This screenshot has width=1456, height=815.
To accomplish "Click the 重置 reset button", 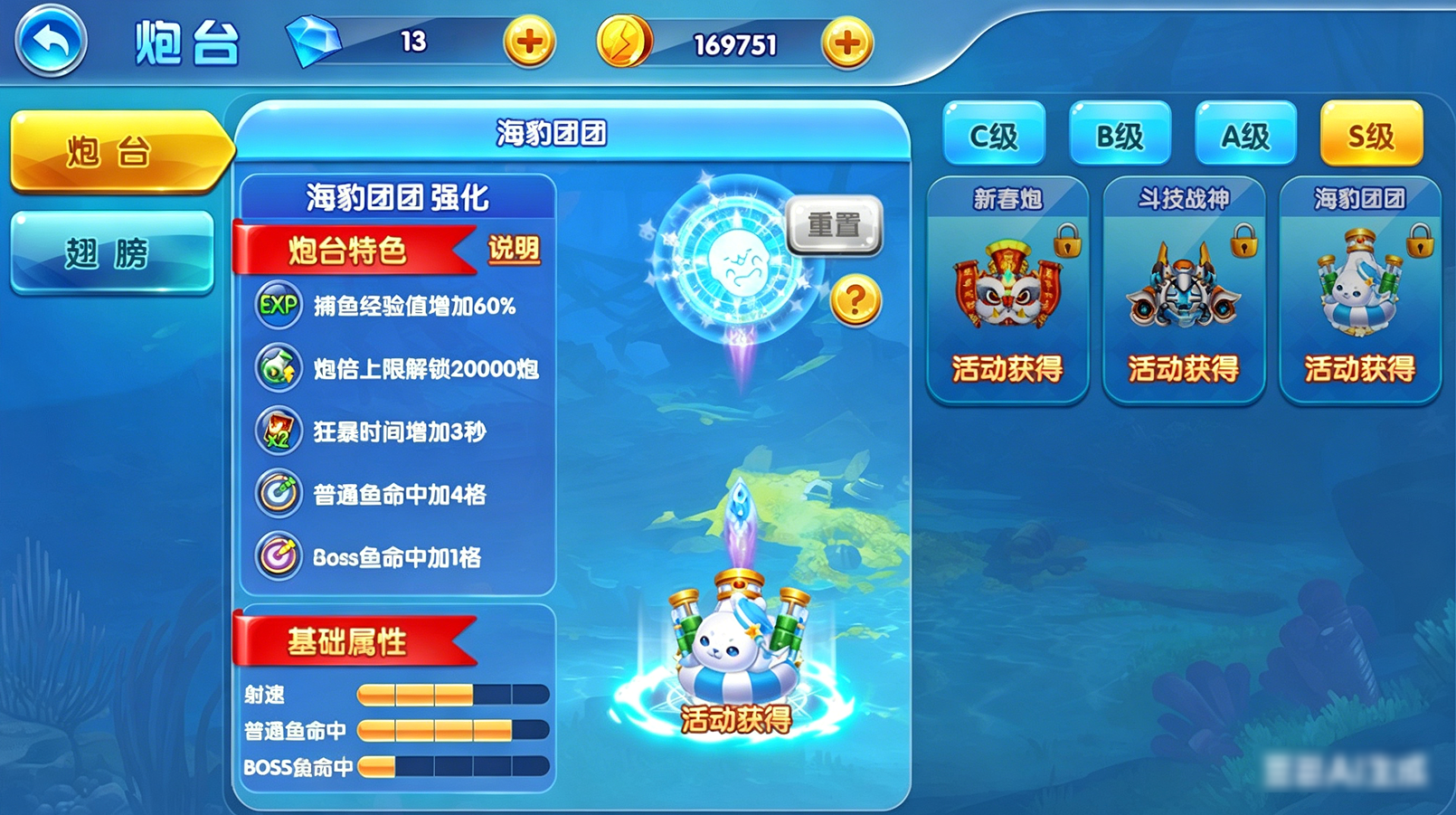I will point(833,224).
